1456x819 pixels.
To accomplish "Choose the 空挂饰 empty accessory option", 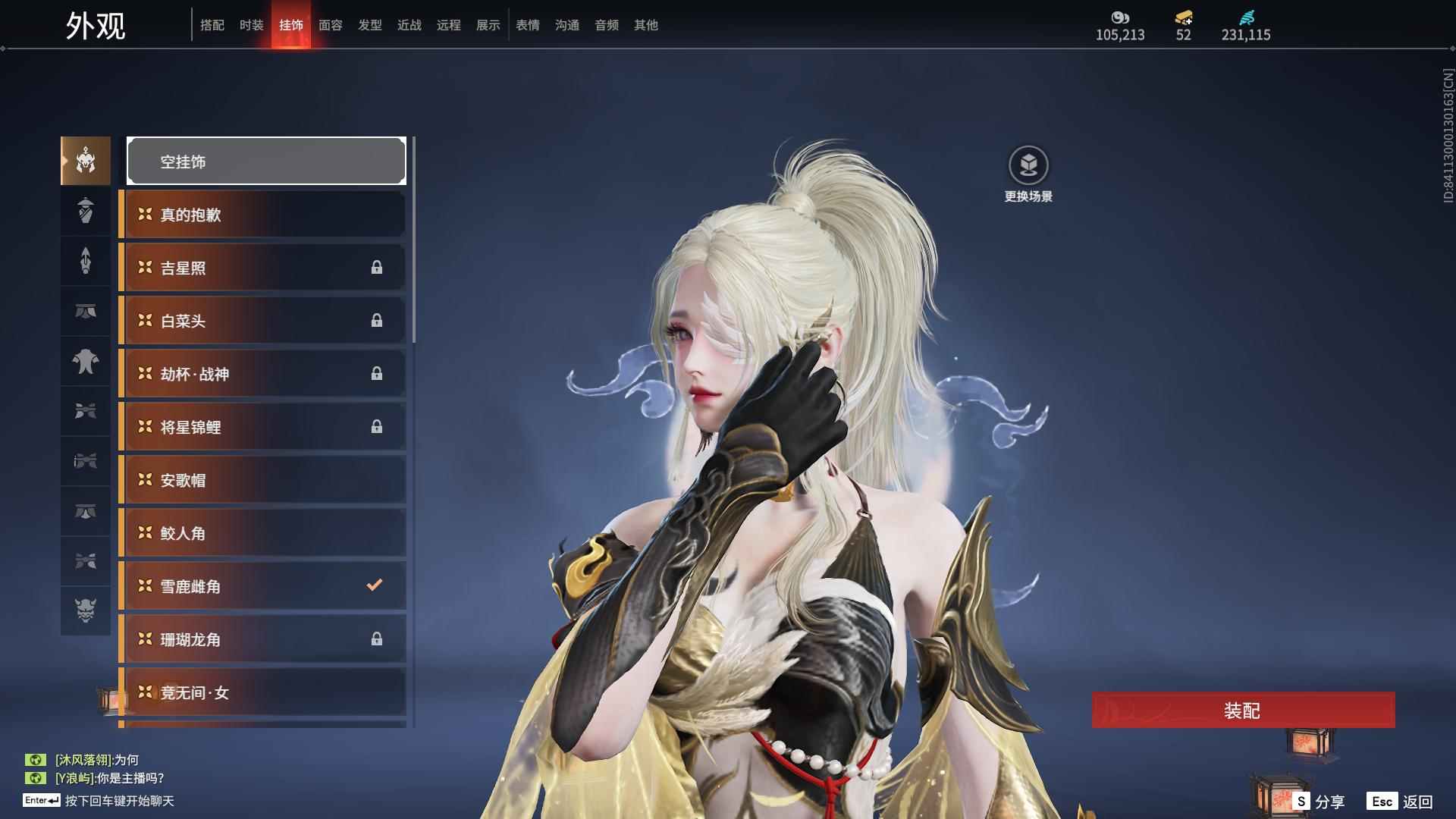I will 266,161.
